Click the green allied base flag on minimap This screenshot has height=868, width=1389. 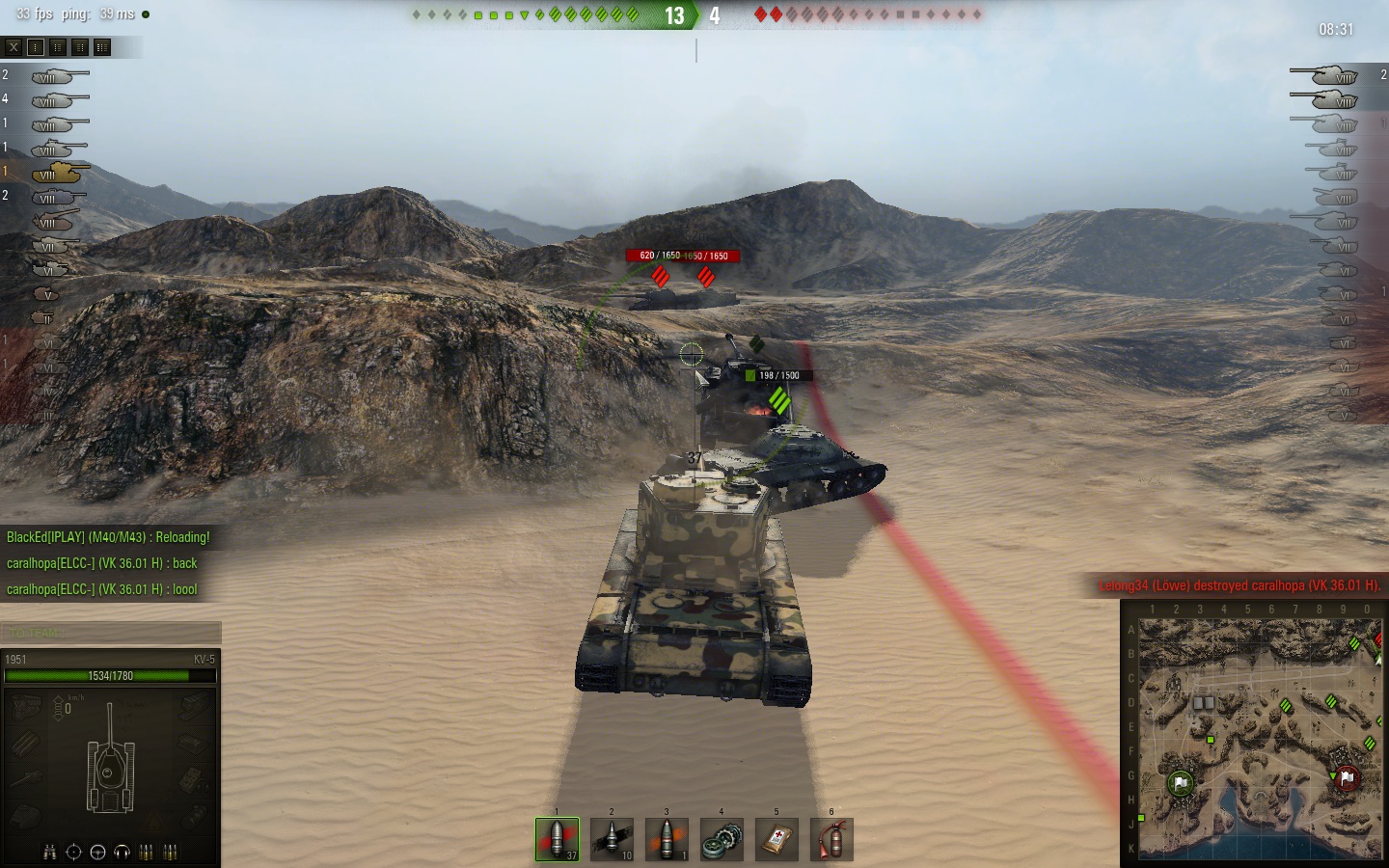coord(1180,782)
